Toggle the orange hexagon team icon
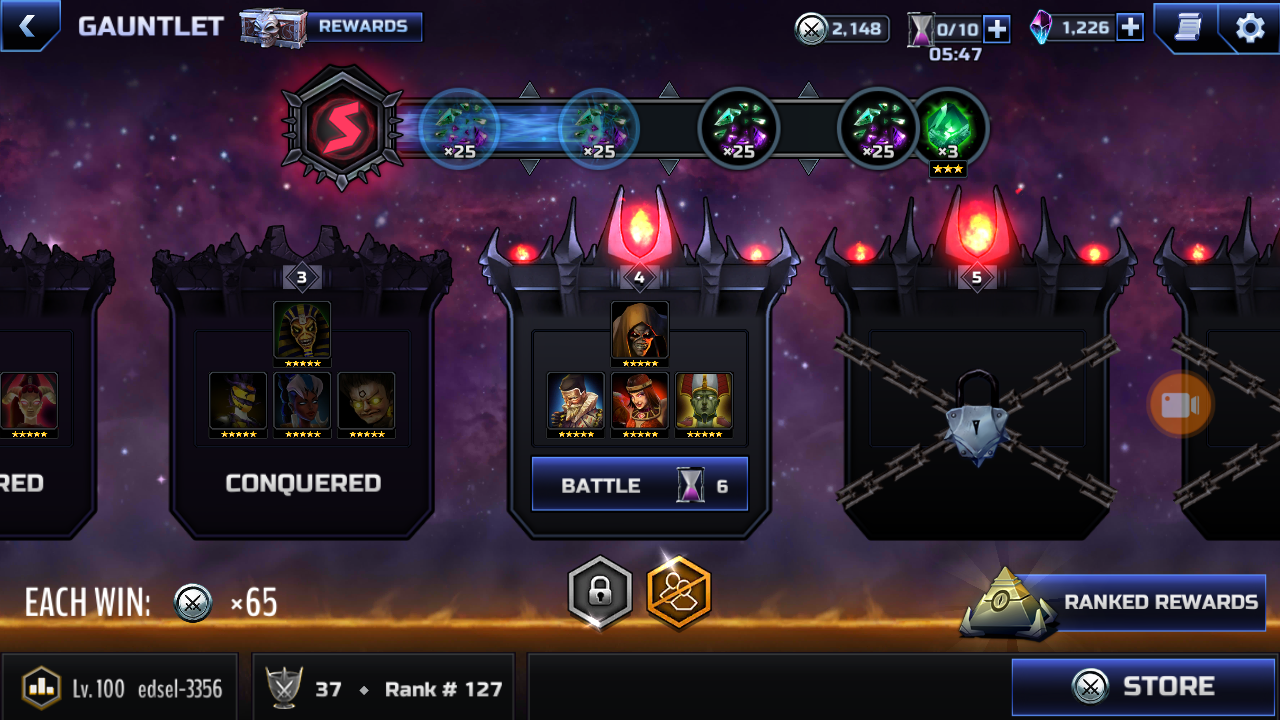 (x=679, y=593)
